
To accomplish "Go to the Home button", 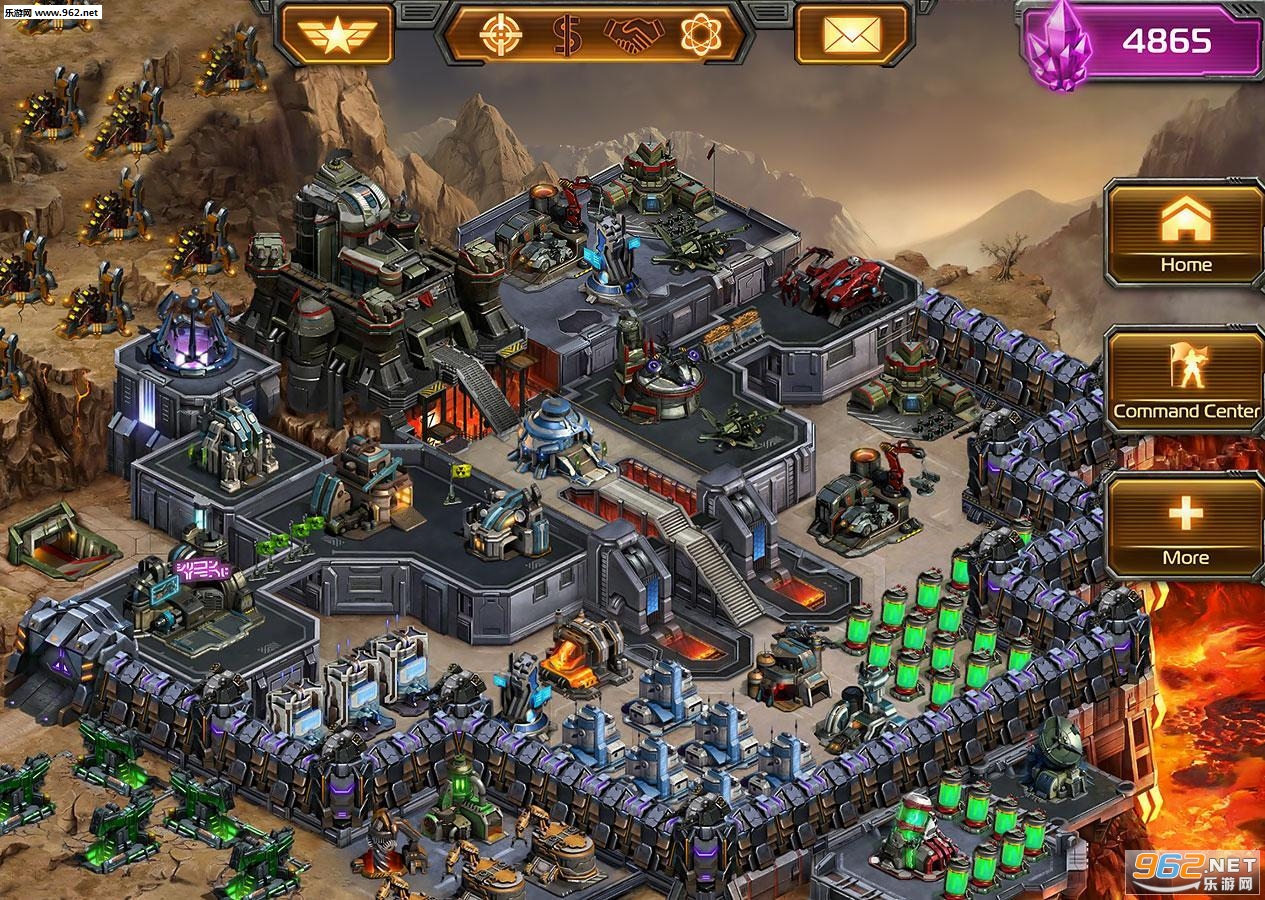I will coord(1185,234).
